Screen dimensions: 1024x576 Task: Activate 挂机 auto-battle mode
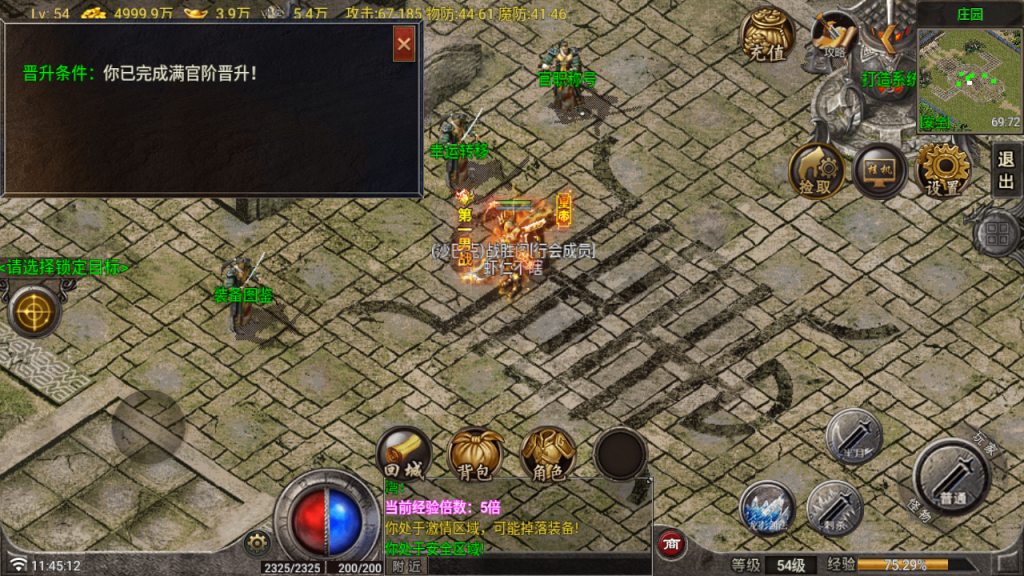pos(880,170)
